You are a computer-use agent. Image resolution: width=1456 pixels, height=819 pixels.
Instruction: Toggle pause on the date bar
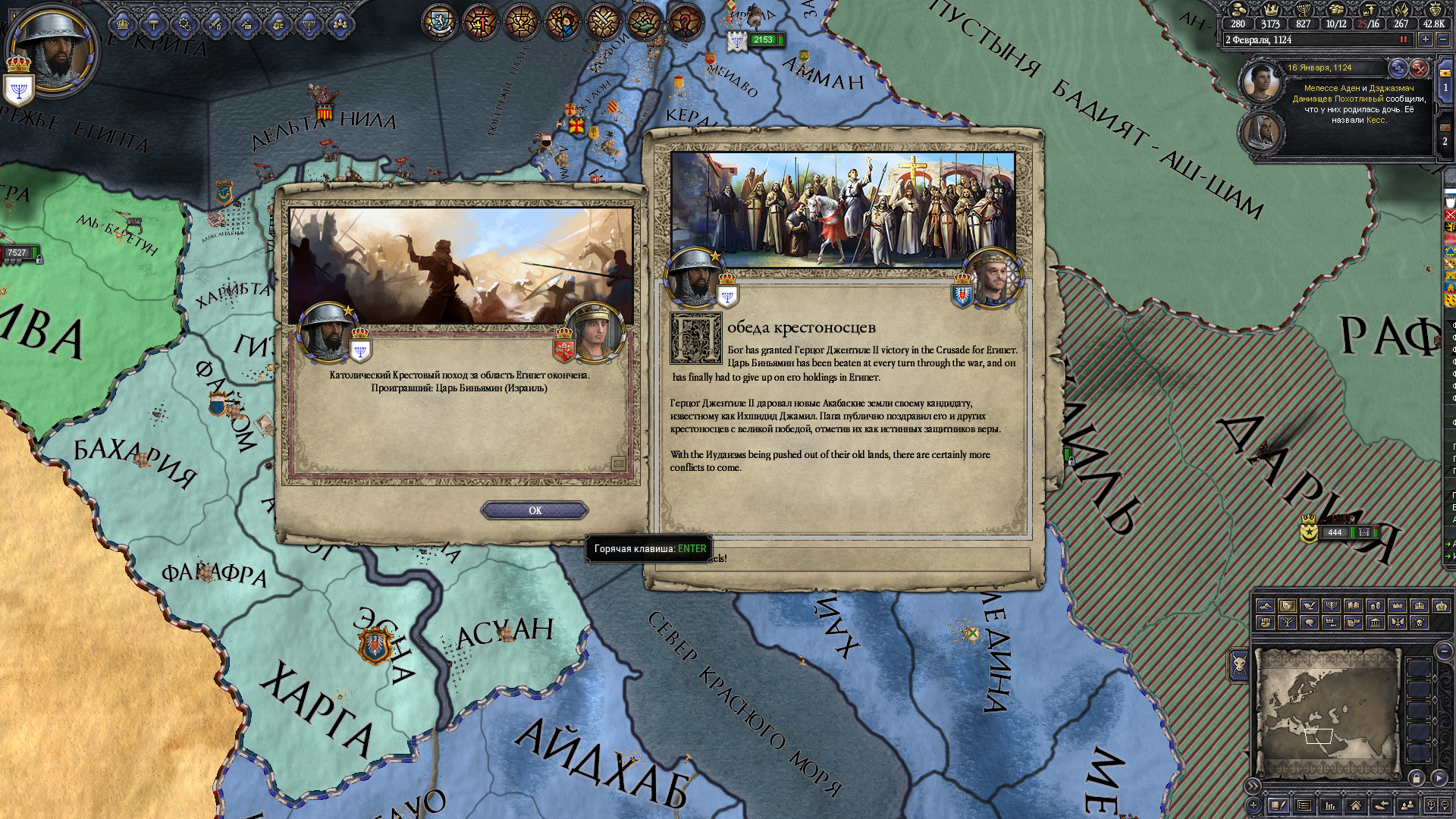[1403, 39]
